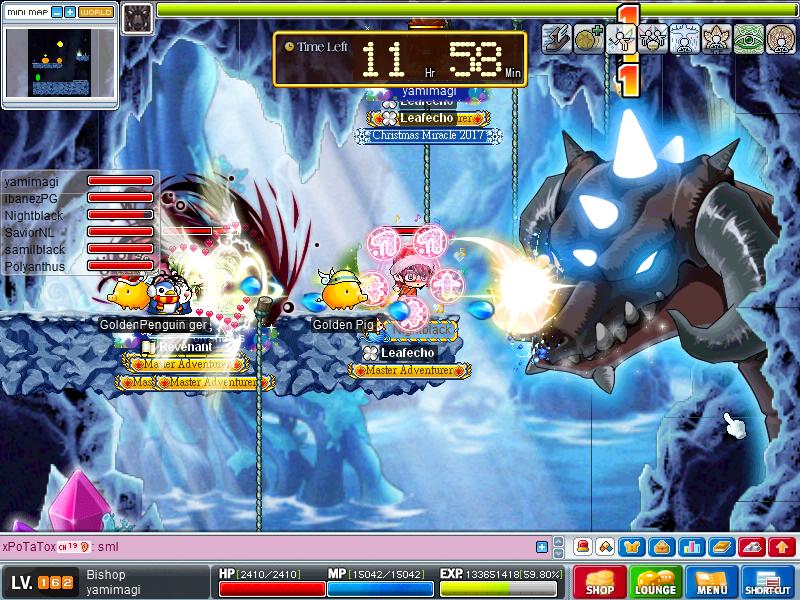Select party member ibanezPG
The height and width of the screenshot is (600, 800).
[x=32, y=198]
